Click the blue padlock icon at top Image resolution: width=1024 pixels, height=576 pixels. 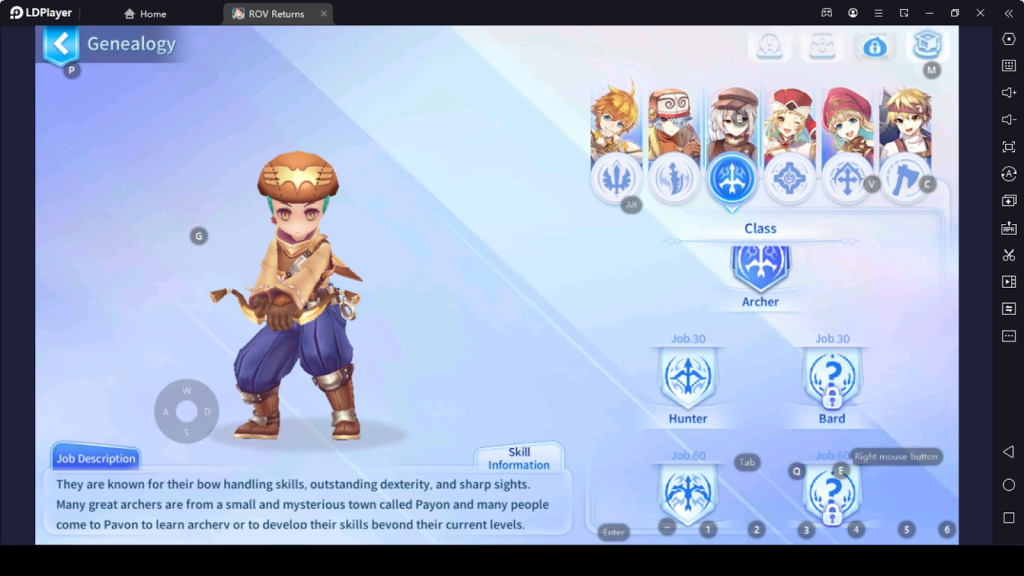(875, 46)
